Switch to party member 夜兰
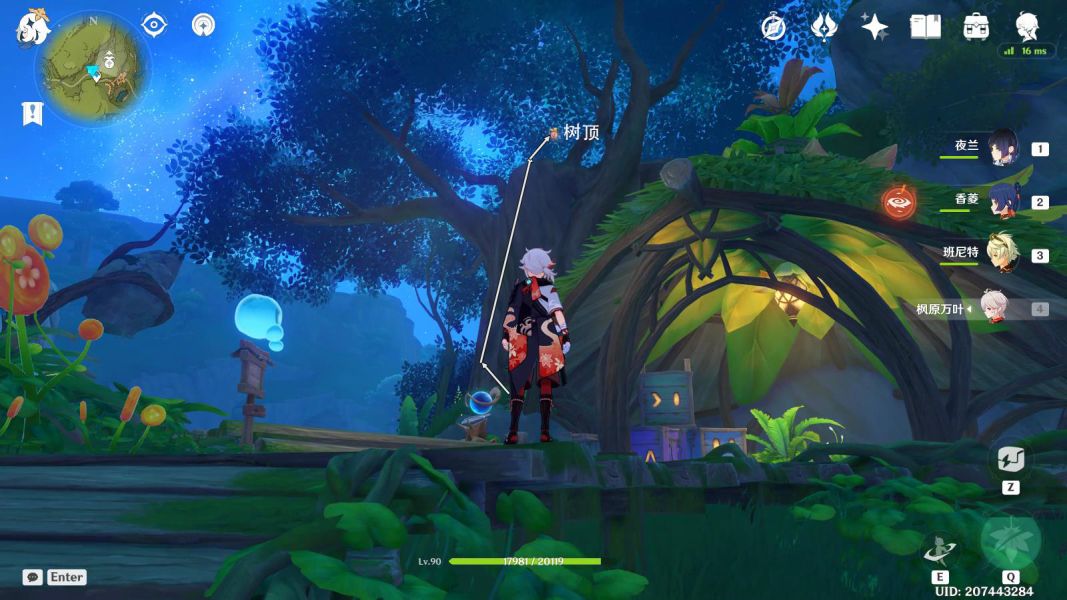 pos(1001,149)
